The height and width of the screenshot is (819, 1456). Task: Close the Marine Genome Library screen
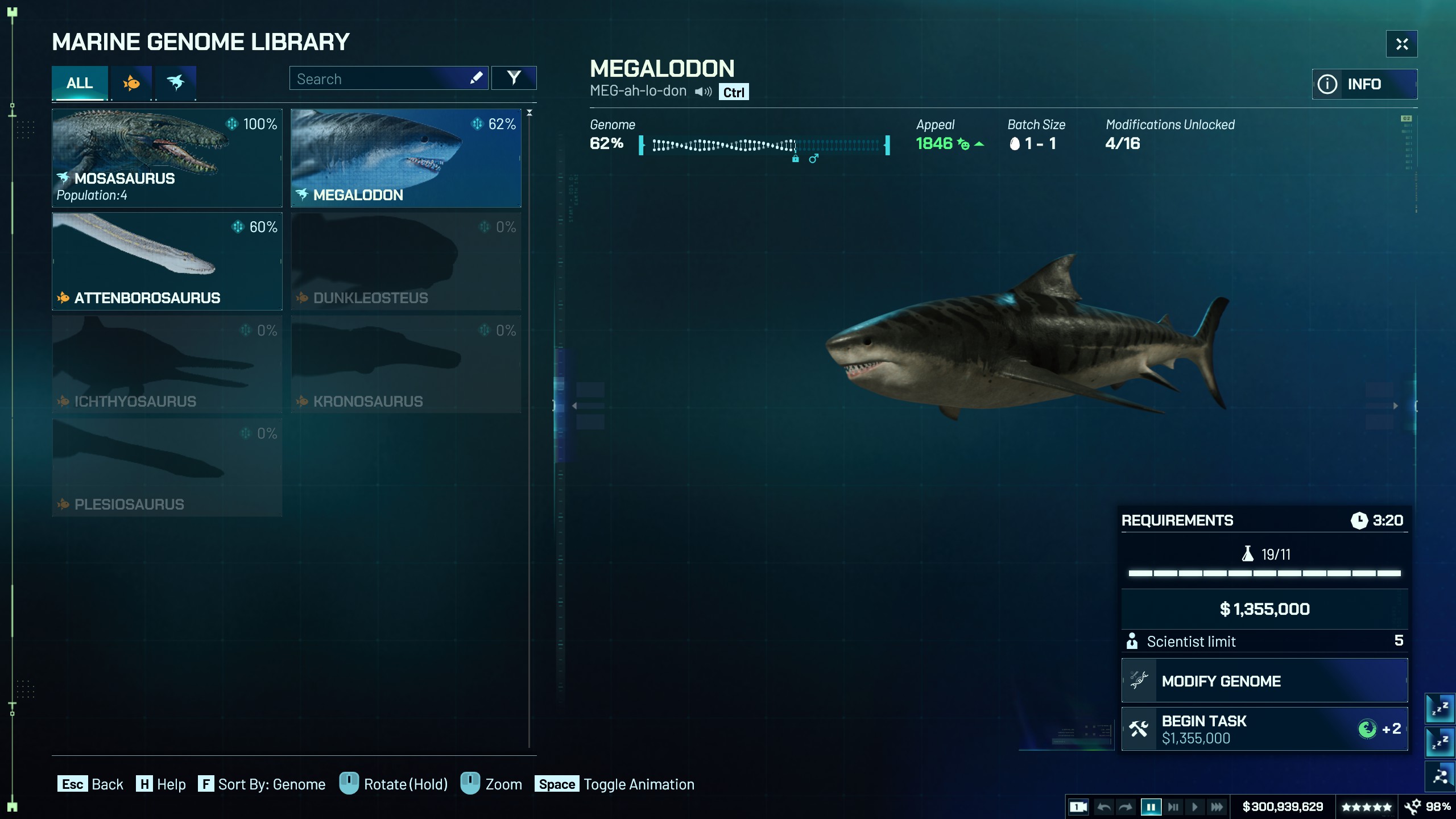(x=1401, y=44)
